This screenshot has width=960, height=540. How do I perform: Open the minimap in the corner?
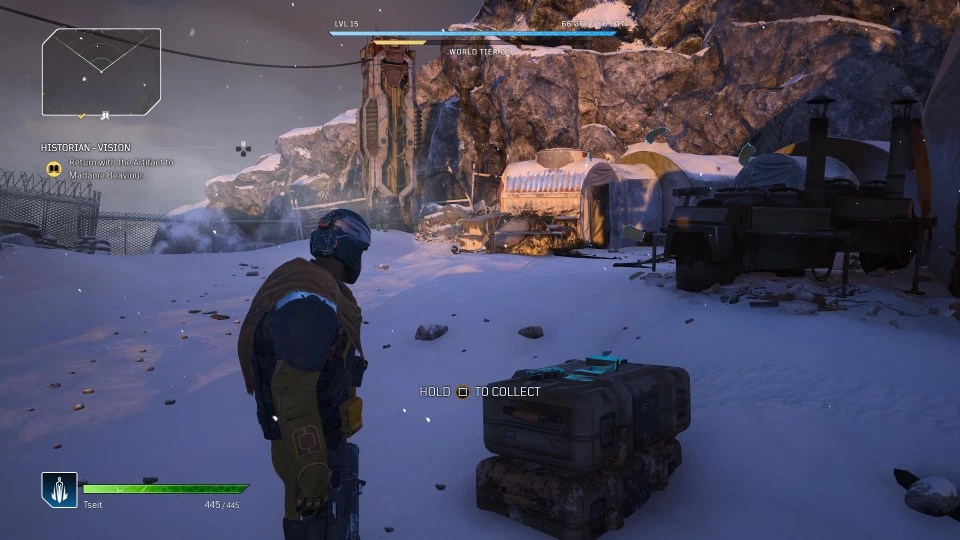click(101, 71)
